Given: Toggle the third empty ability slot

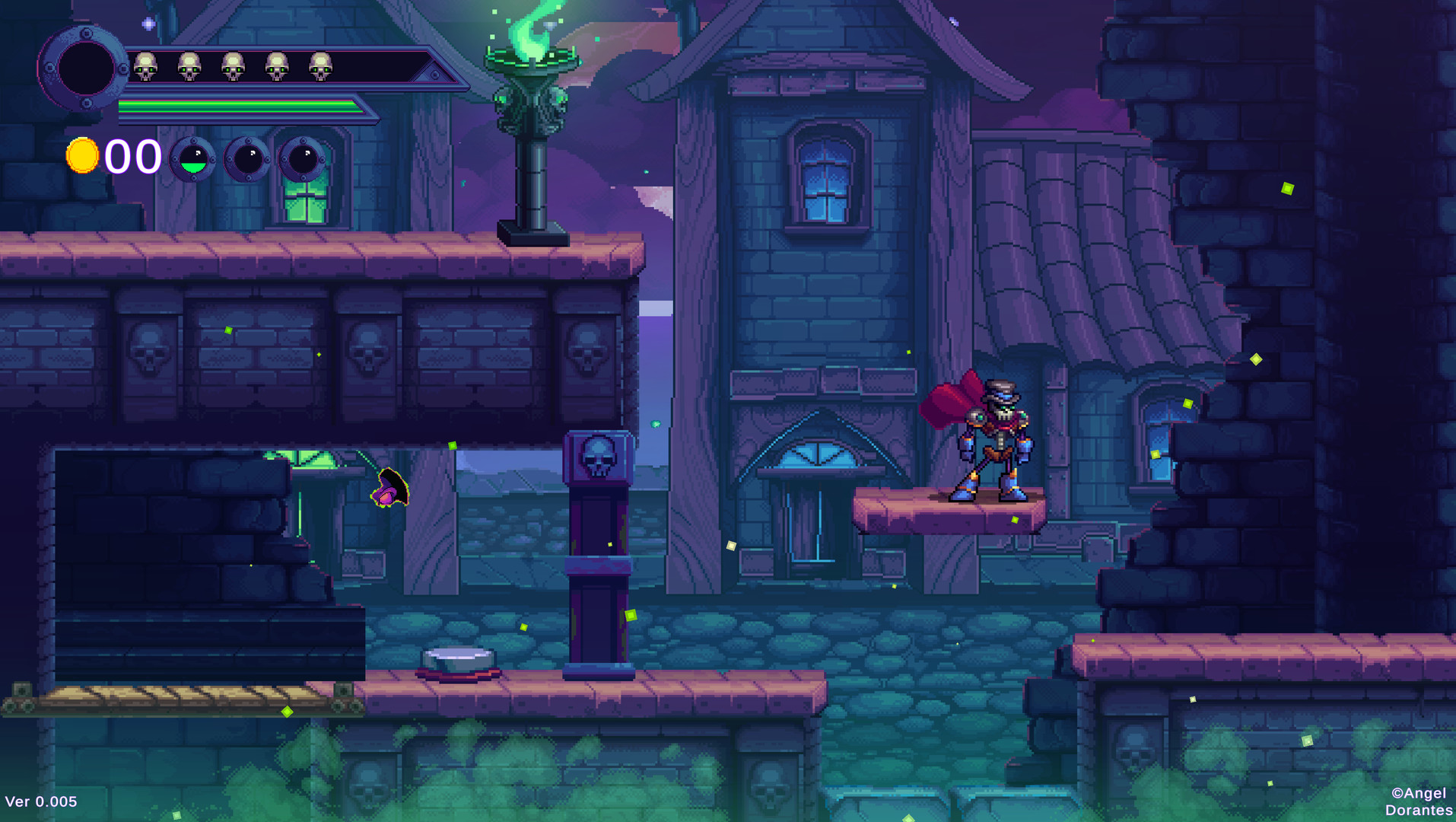Looking at the screenshot, I should [x=304, y=160].
